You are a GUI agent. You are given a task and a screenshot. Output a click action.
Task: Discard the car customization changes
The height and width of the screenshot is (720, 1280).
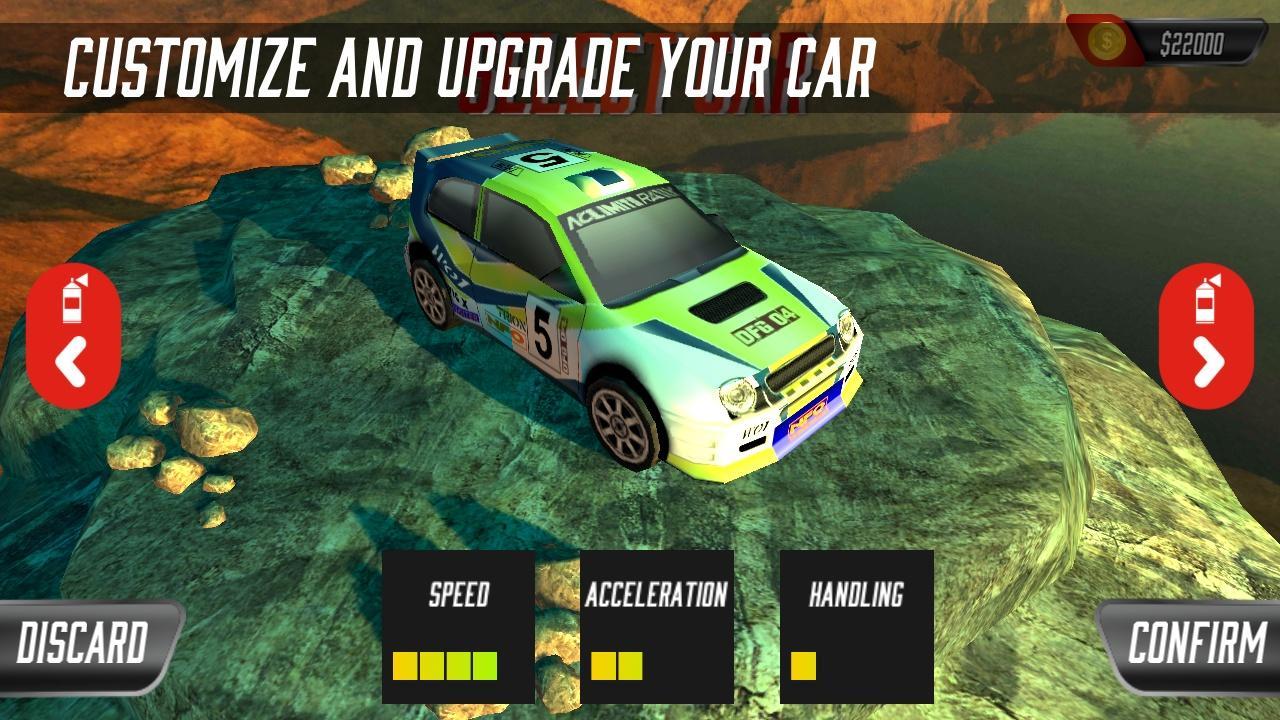point(85,644)
